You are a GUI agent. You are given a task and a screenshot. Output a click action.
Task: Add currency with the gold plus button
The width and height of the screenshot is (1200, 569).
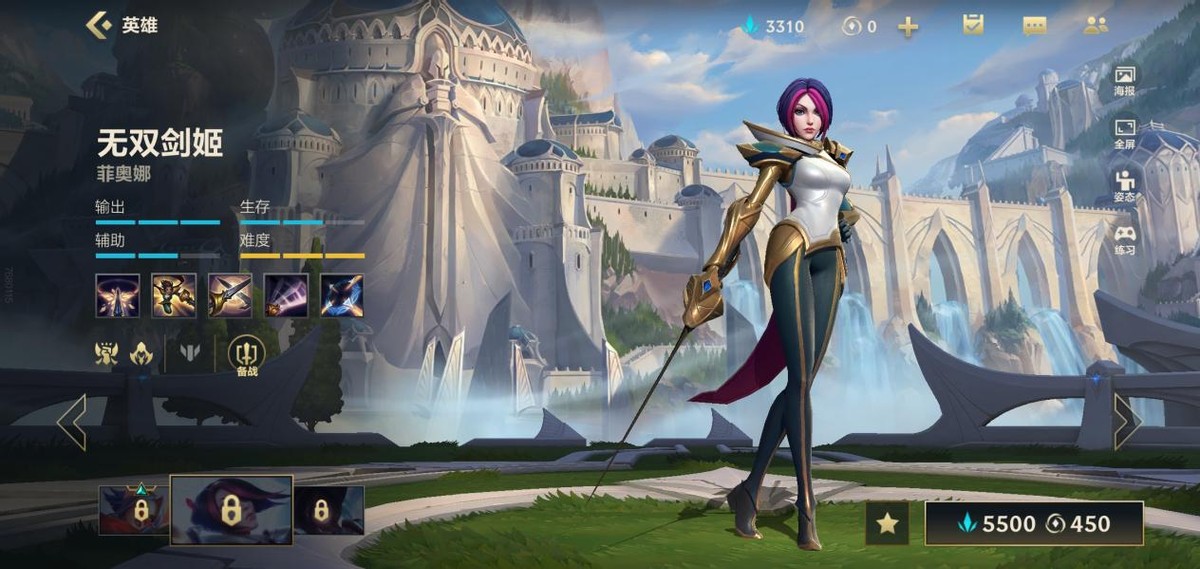[x=908, y=27]
